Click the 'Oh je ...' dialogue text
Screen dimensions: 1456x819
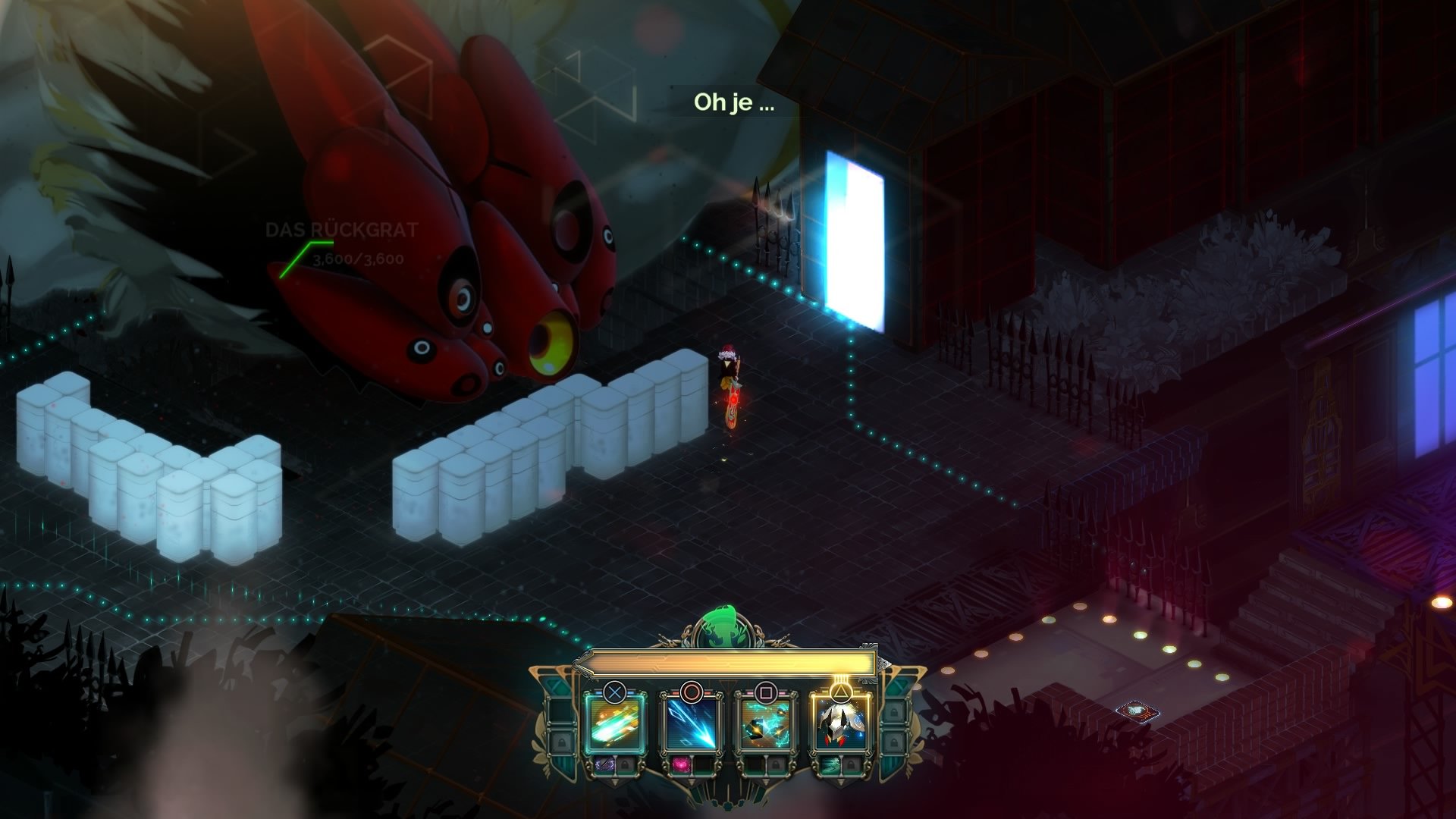[732, 104]
